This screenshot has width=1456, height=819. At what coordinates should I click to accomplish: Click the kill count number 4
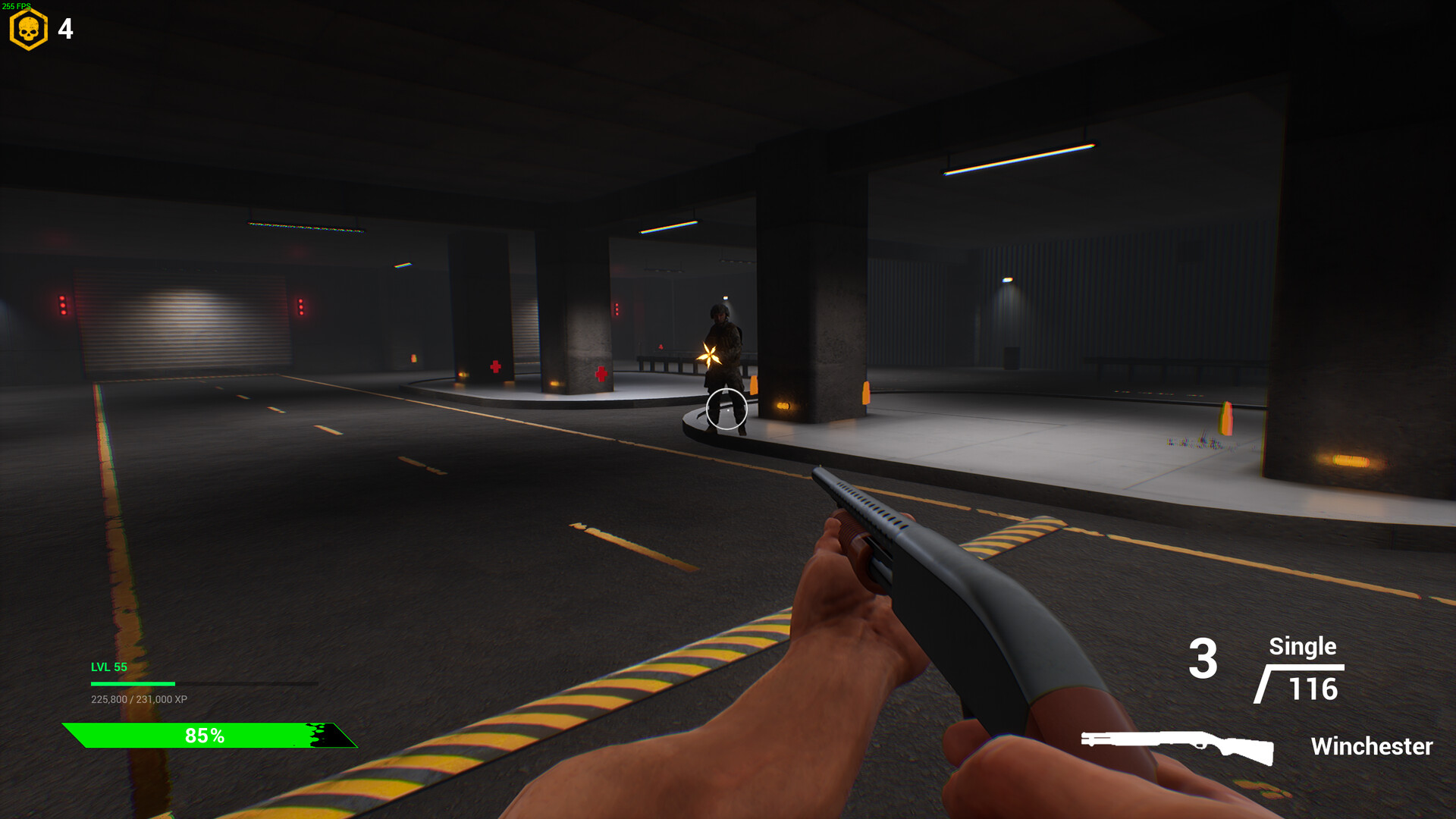click(x=64, y=30)
